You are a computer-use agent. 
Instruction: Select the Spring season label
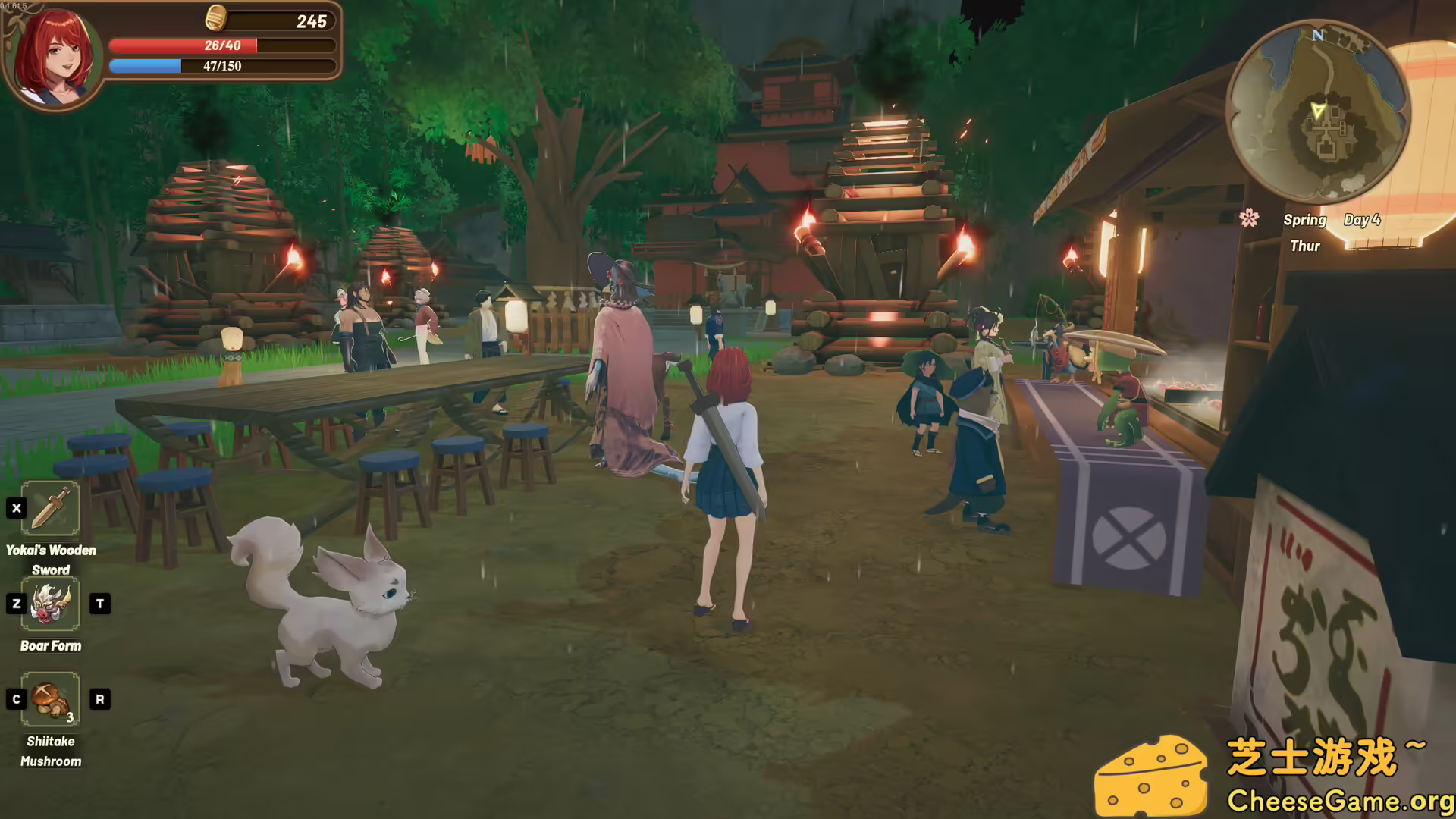[x=1305, y=220]
